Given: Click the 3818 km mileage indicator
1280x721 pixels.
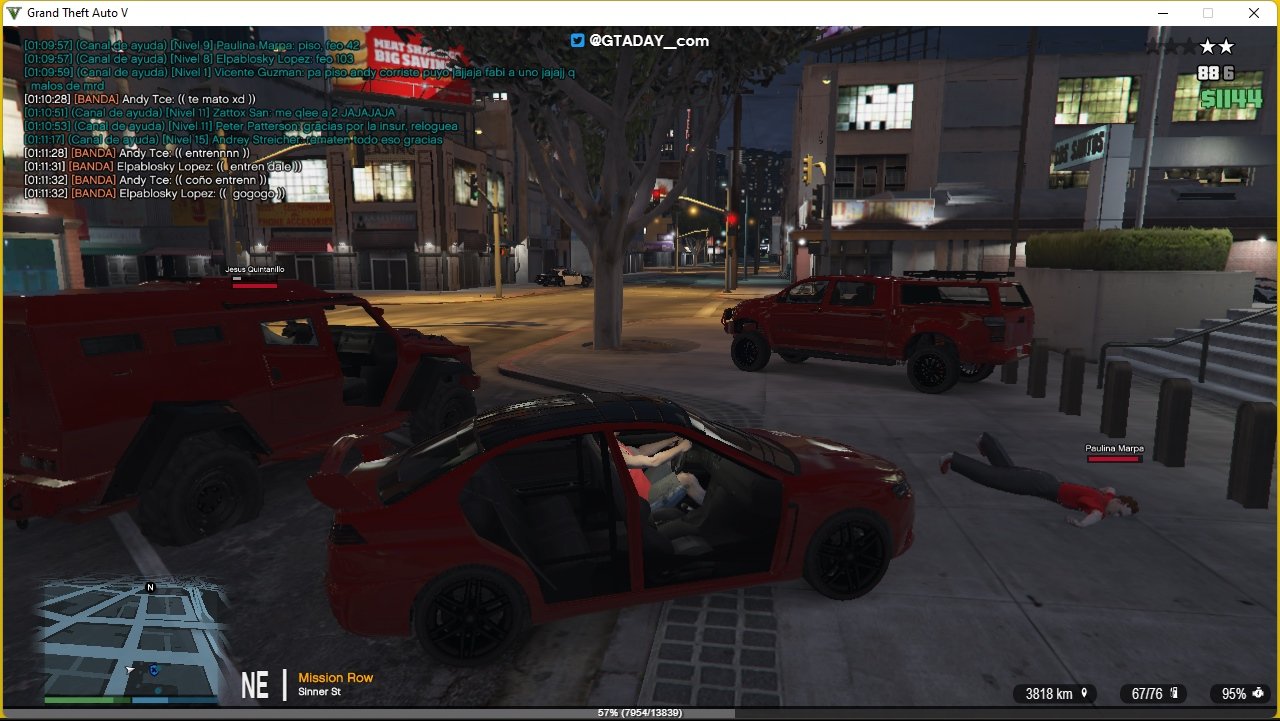Looking at the screenshot, I should [1055, 694].
